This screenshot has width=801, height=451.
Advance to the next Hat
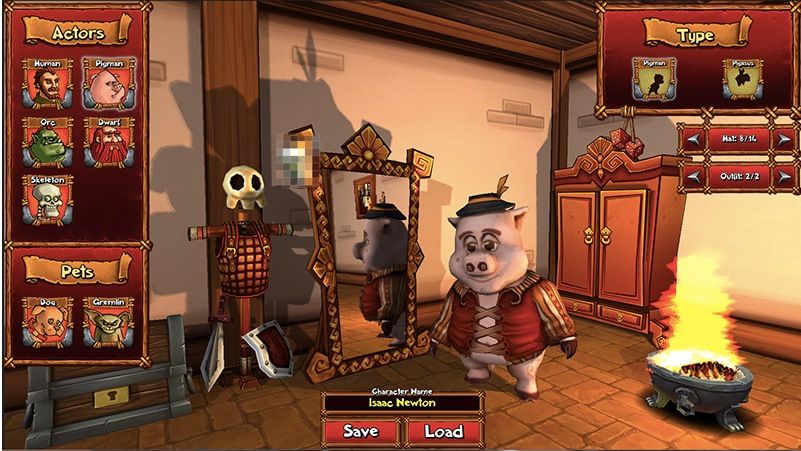click(783, 140)
